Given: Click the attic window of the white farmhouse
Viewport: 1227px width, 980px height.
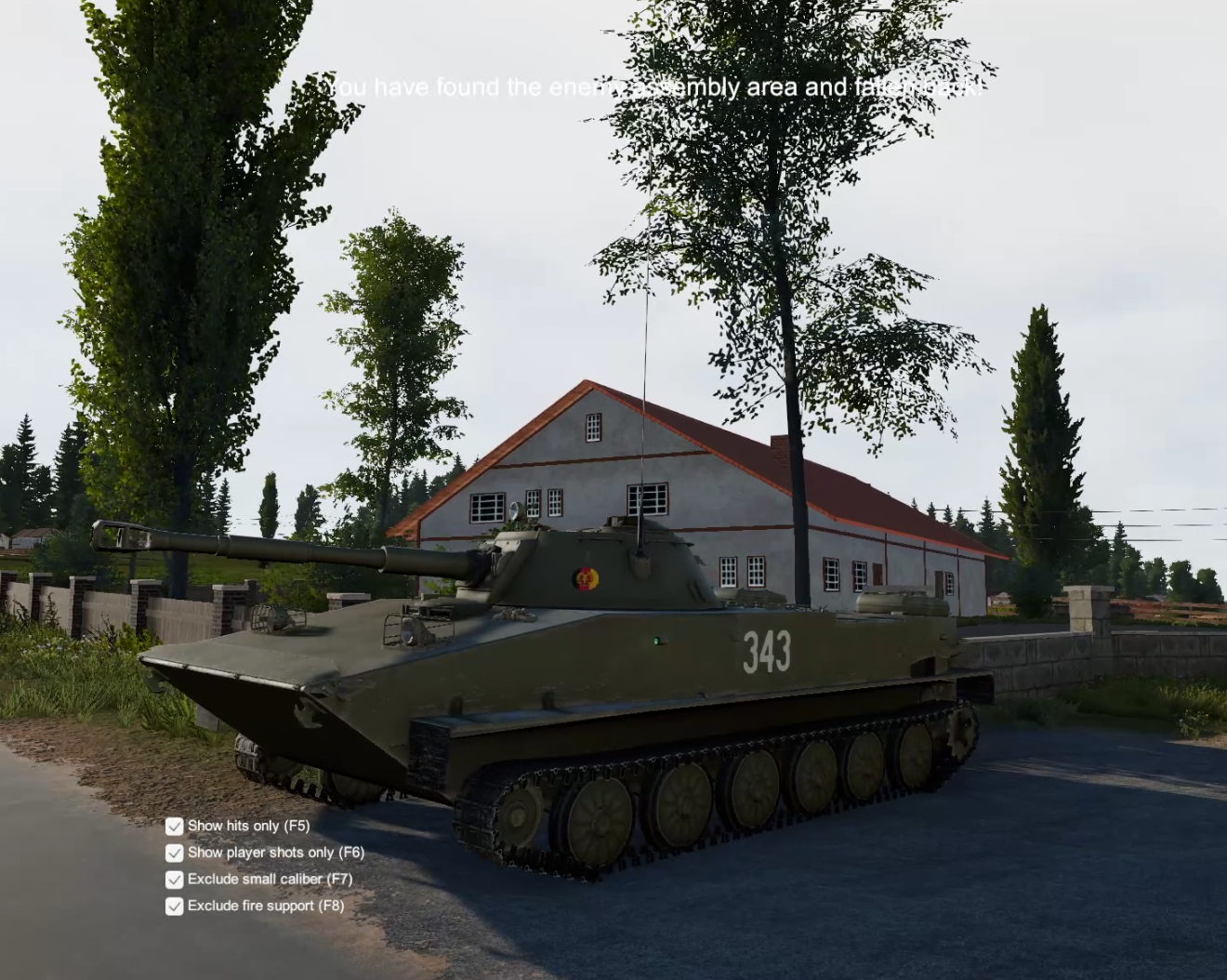Looking at the screenshot, I should click(592, 426).
